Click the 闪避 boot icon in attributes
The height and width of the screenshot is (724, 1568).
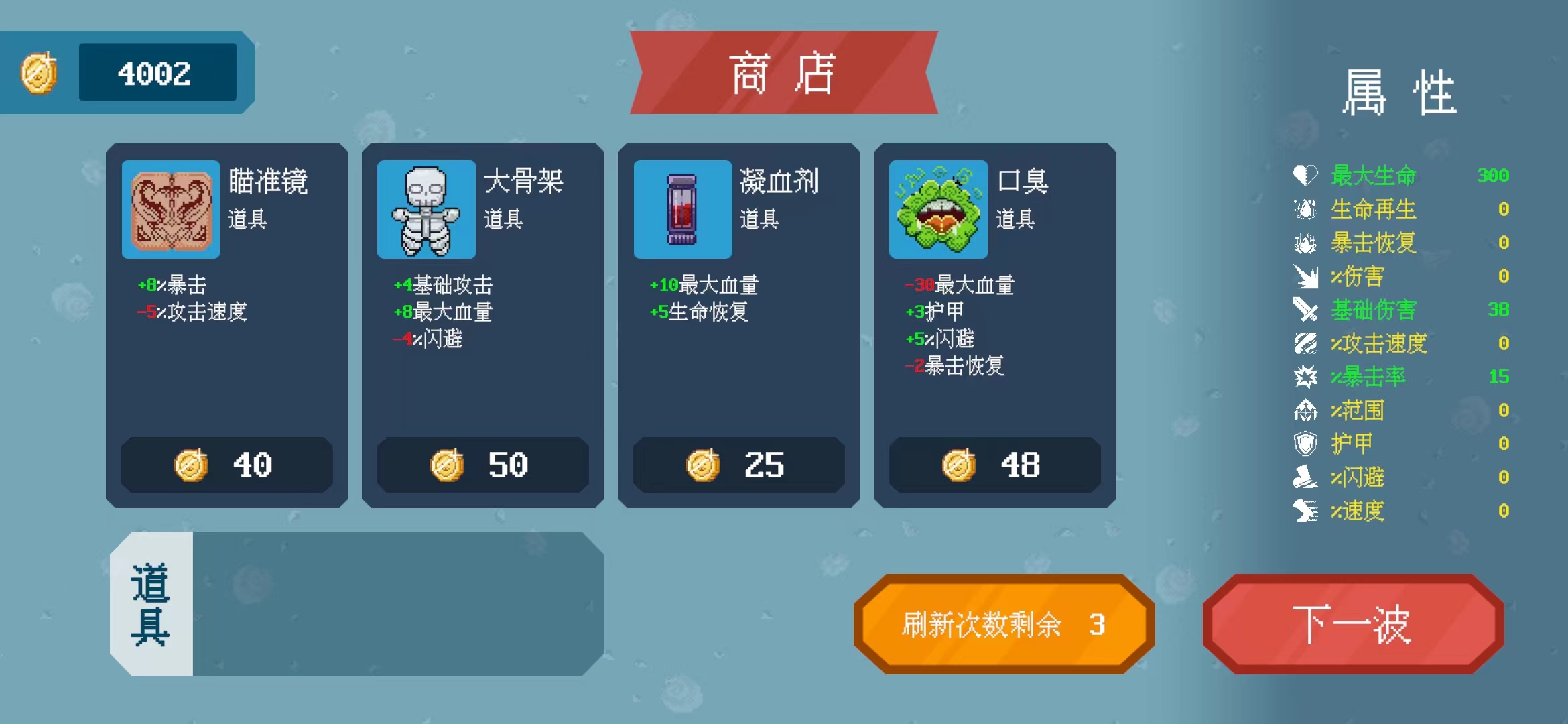(x=1304, y=477)
